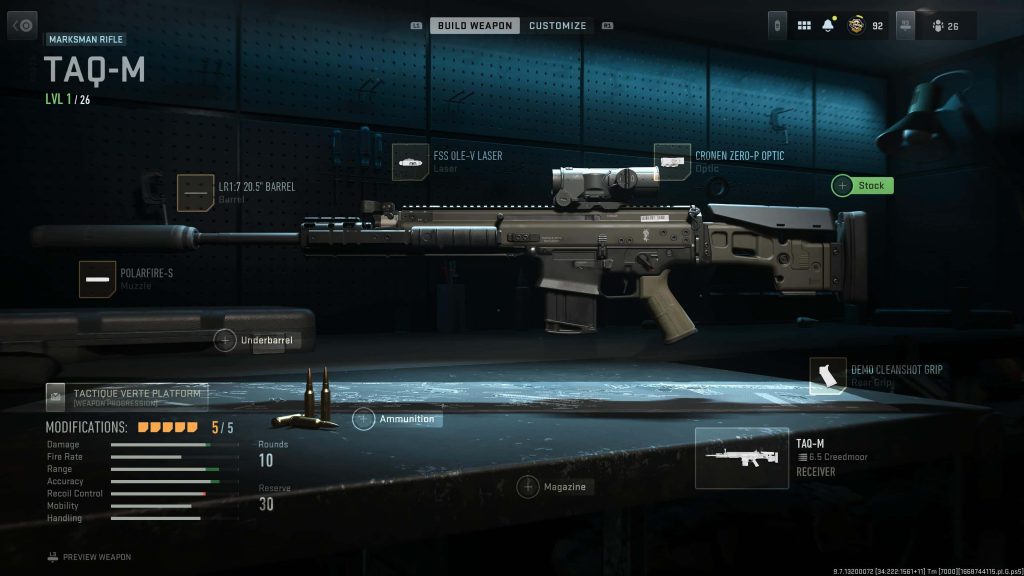Choose the FSS OLE-V Laser slot

410,162
